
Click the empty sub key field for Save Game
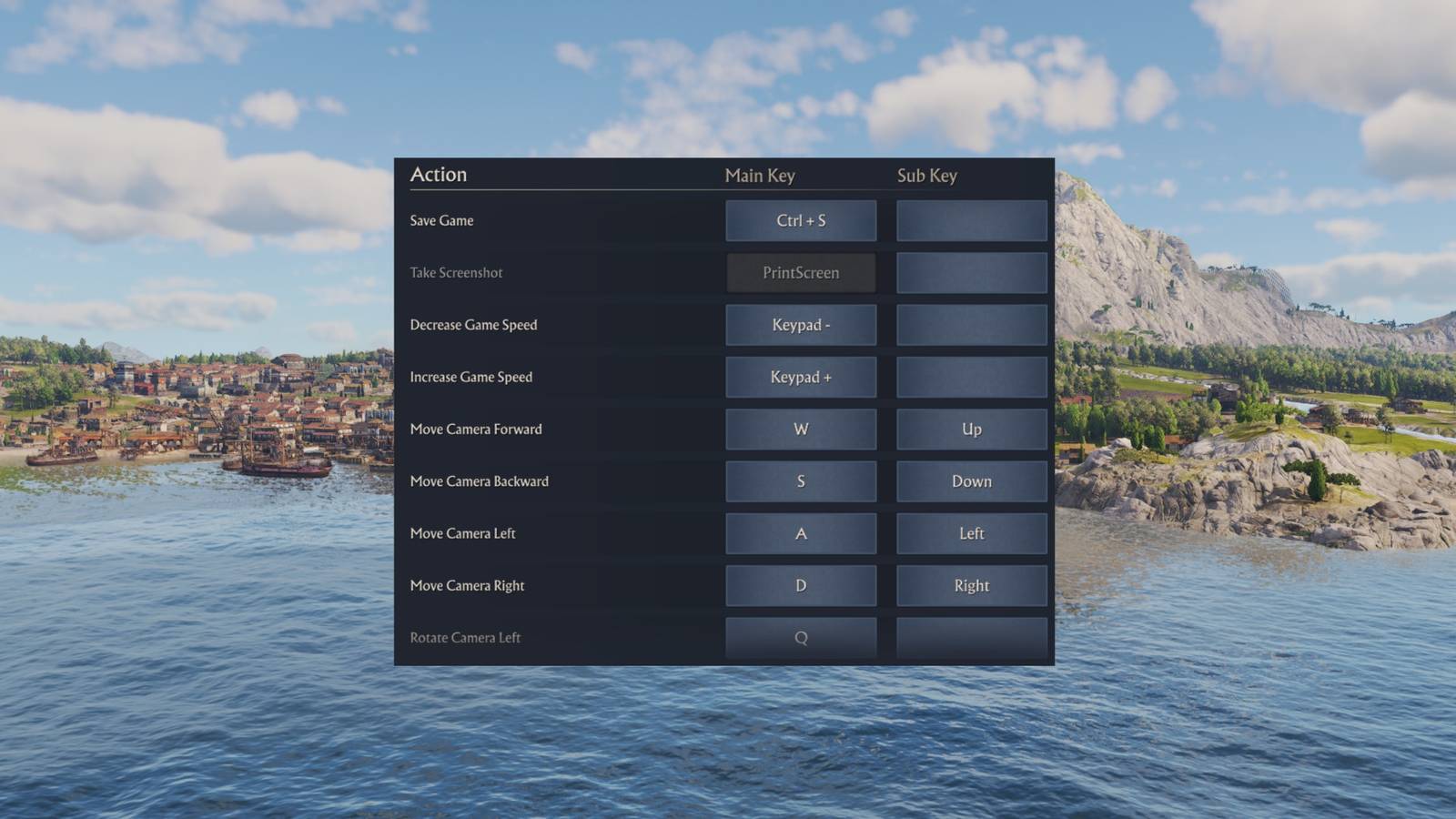coord(971,220)
